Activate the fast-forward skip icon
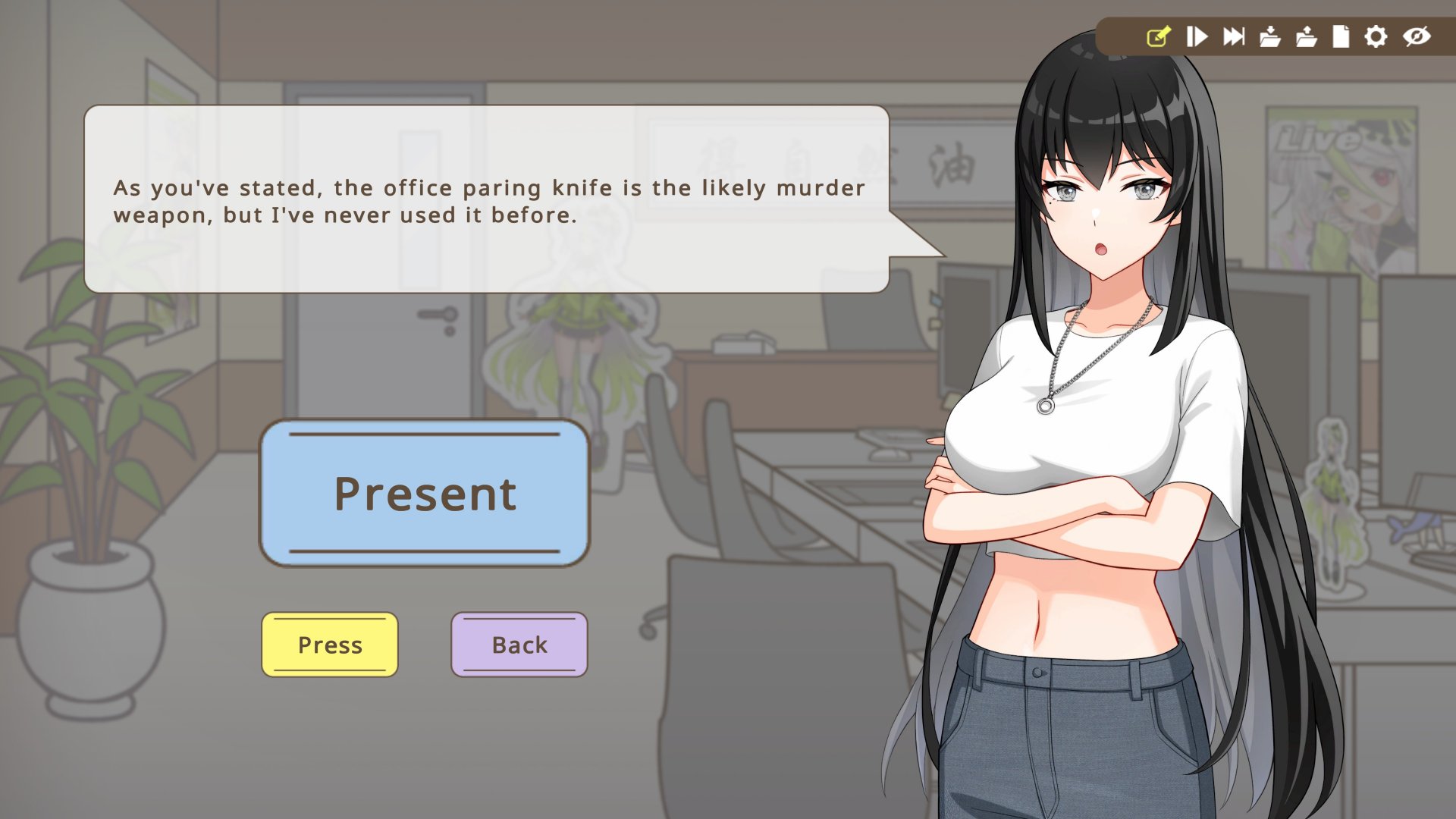The width and height of the screenshot is (1456, 819). tap(1234, 36)
